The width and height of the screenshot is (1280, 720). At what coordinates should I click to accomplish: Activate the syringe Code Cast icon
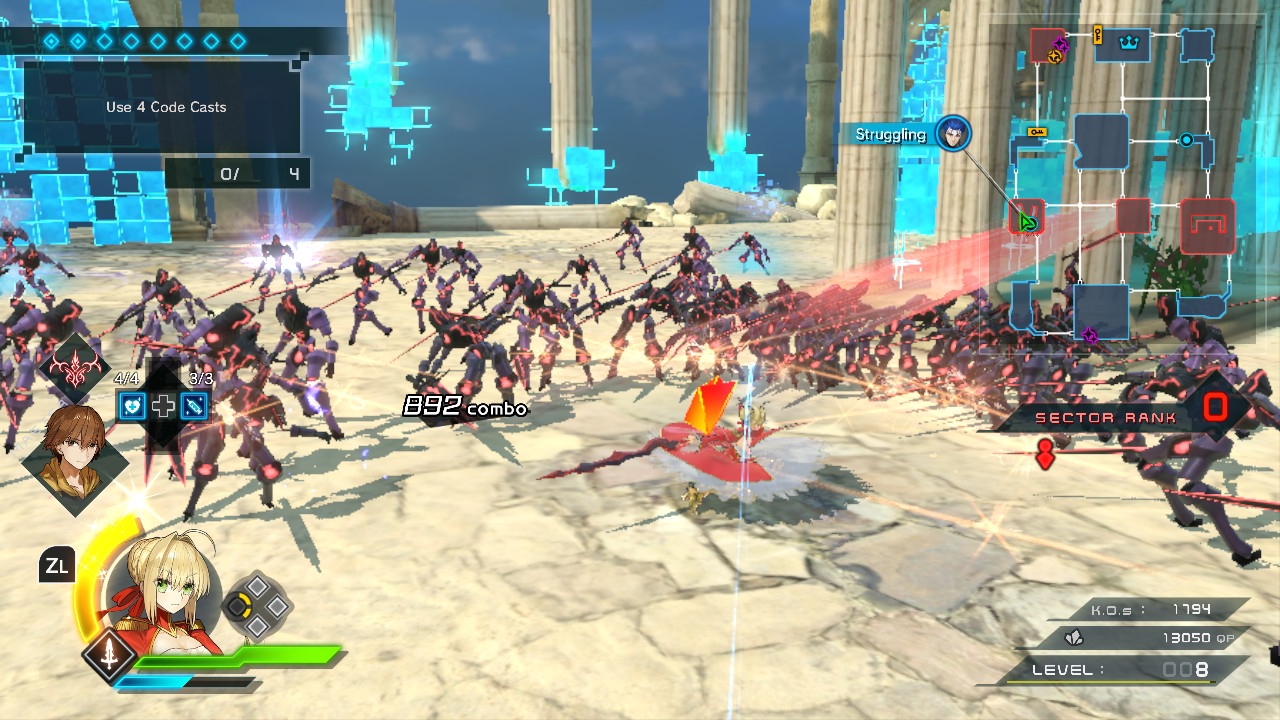[x=196, y=405]
